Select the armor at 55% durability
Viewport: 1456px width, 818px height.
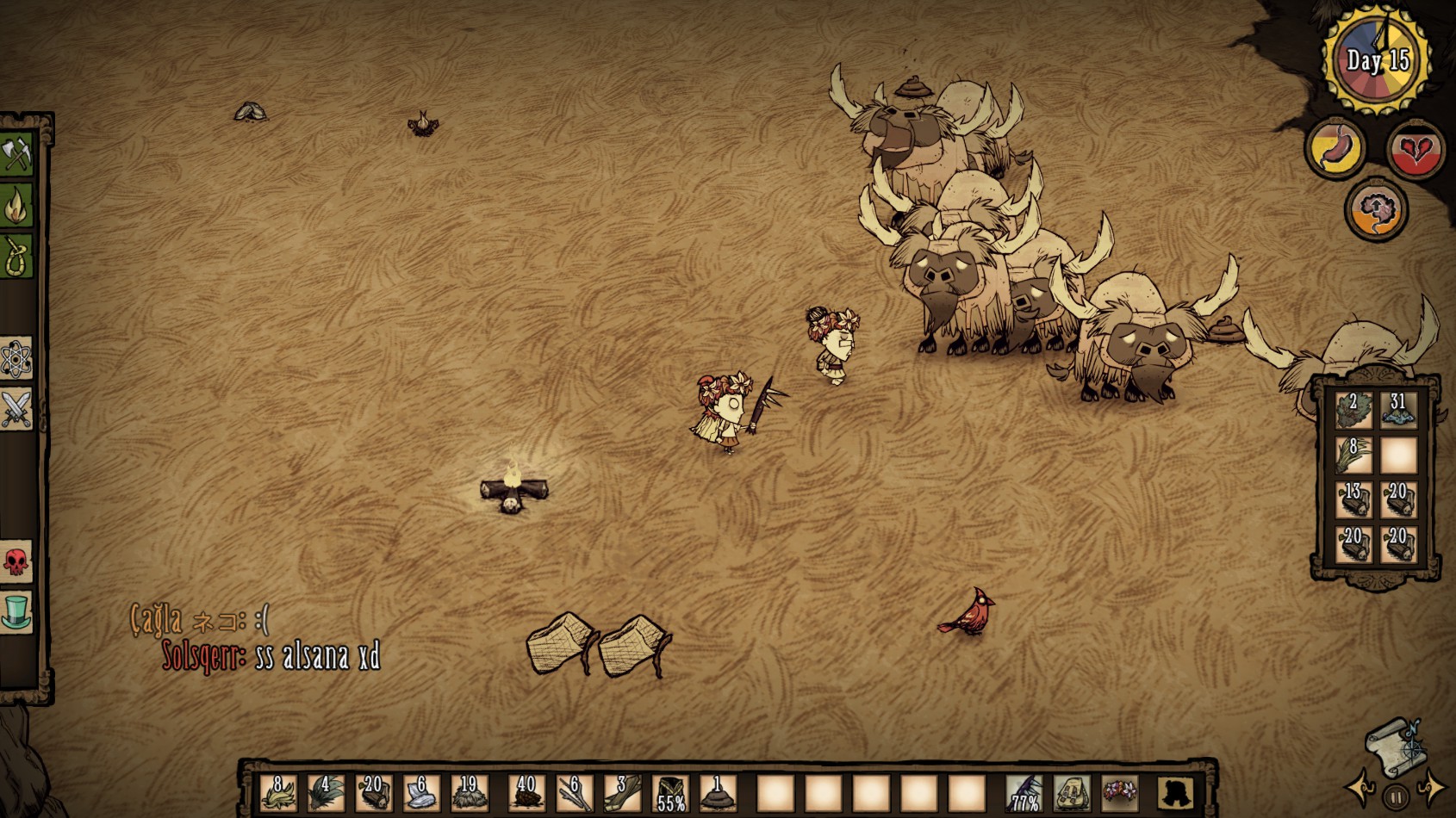click(670, 792)
